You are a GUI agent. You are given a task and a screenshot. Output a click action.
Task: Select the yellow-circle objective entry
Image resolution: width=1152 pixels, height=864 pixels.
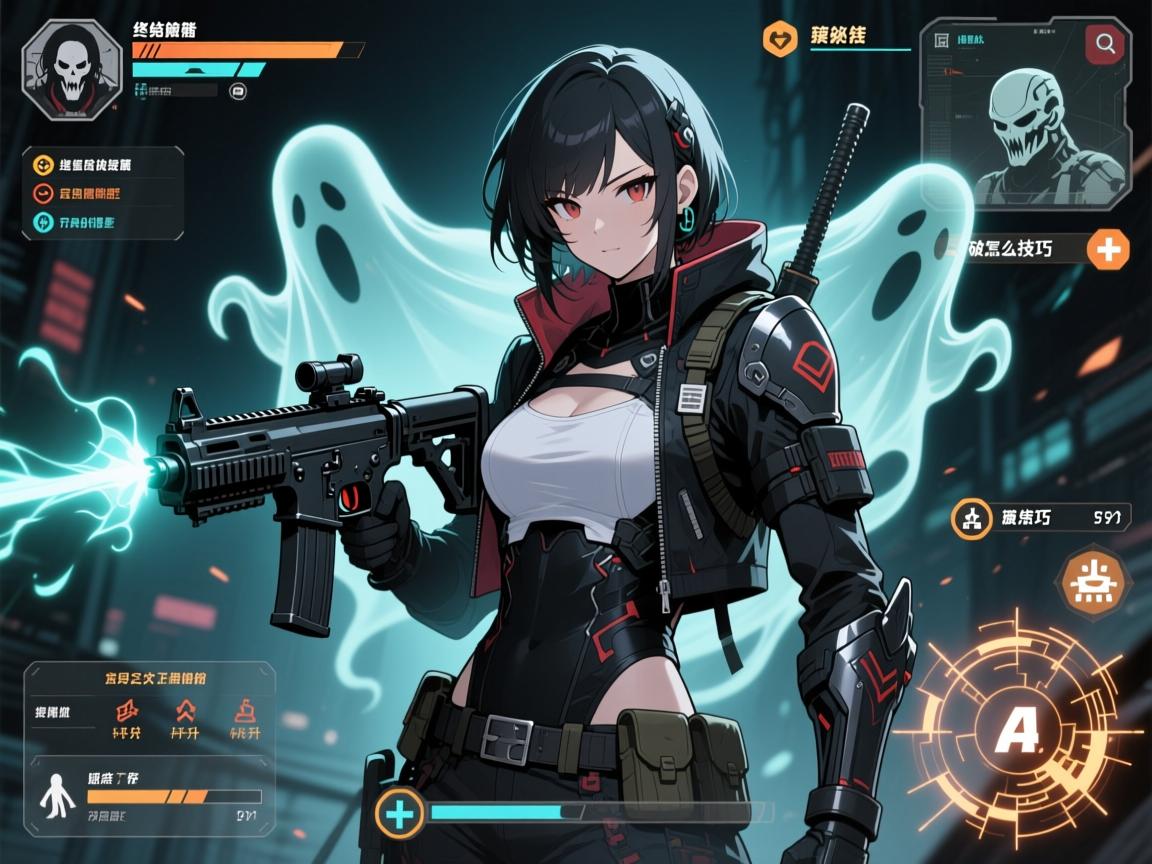[x=44, y=165]
